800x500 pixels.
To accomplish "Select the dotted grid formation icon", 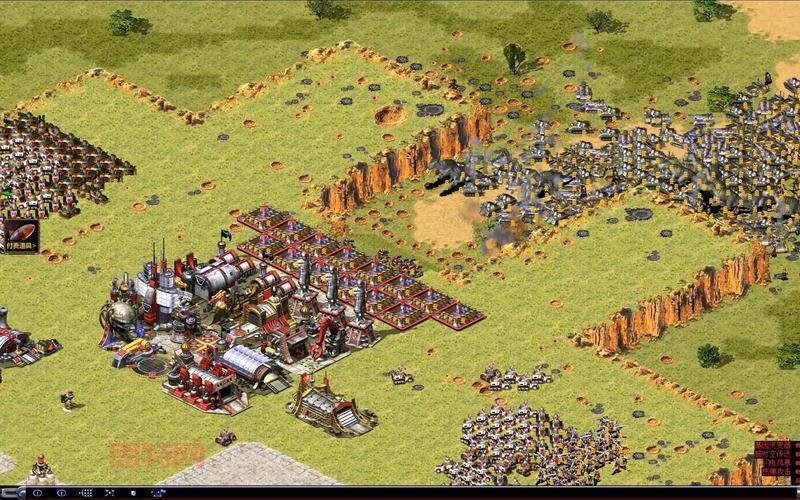I will (x=87, y=493).
